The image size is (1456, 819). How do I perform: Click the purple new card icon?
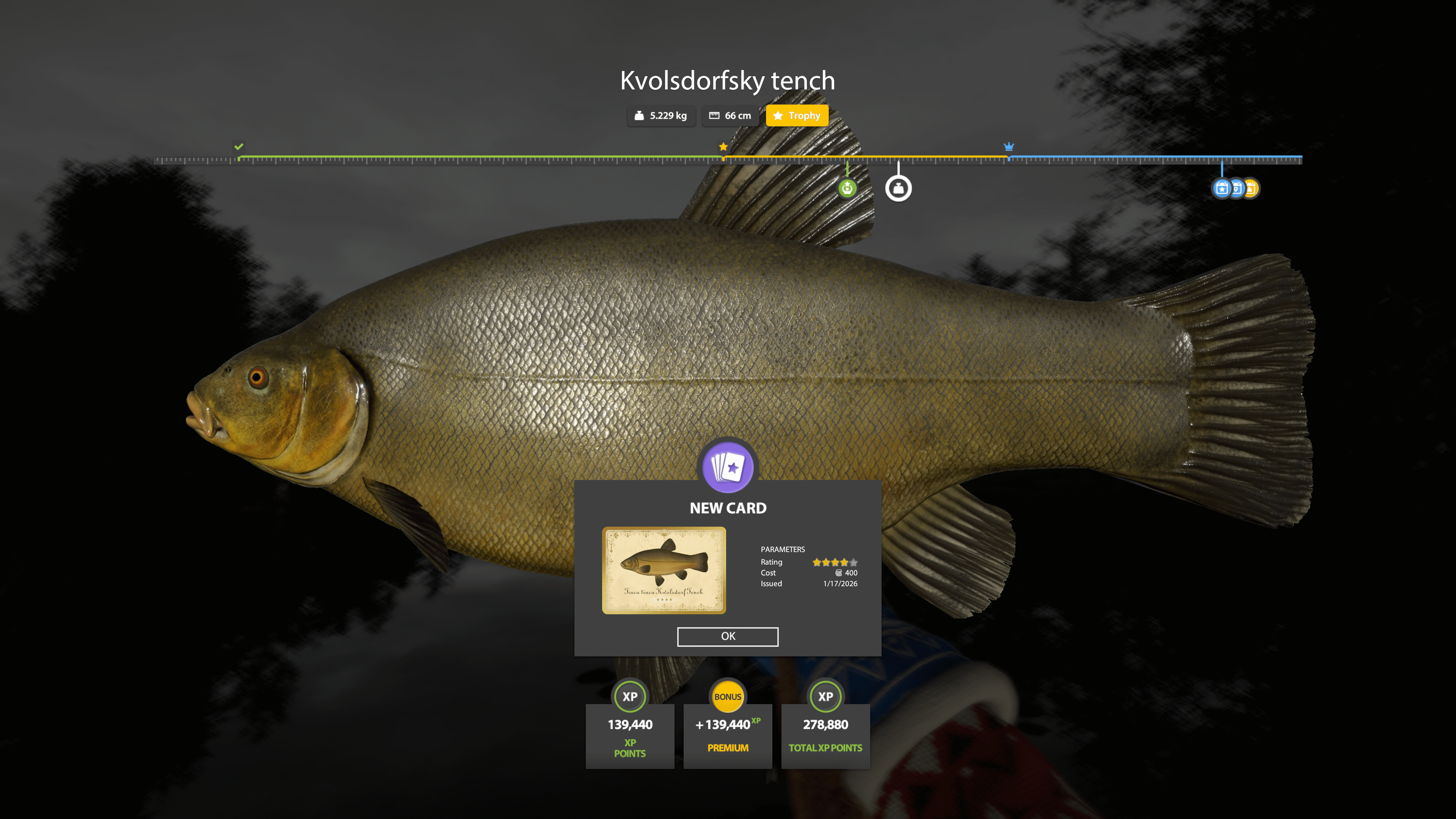[728, 468]
